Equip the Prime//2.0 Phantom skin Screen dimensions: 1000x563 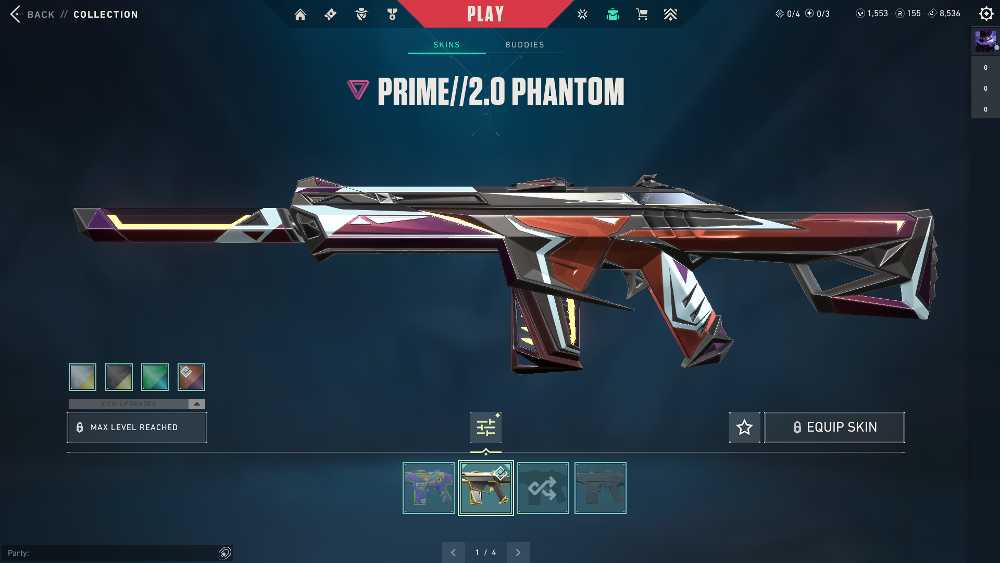[x=834, y=427]
